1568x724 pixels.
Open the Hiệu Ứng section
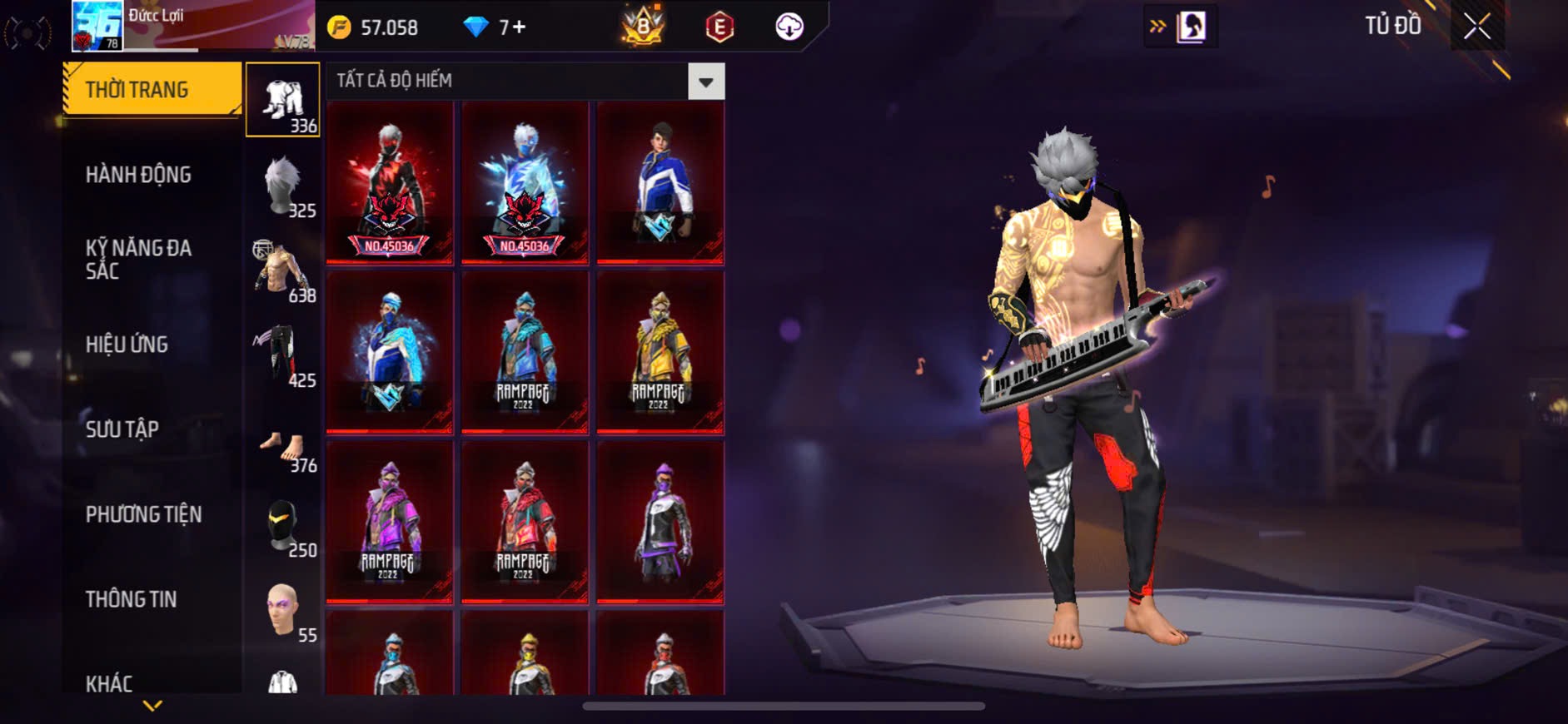127,345
